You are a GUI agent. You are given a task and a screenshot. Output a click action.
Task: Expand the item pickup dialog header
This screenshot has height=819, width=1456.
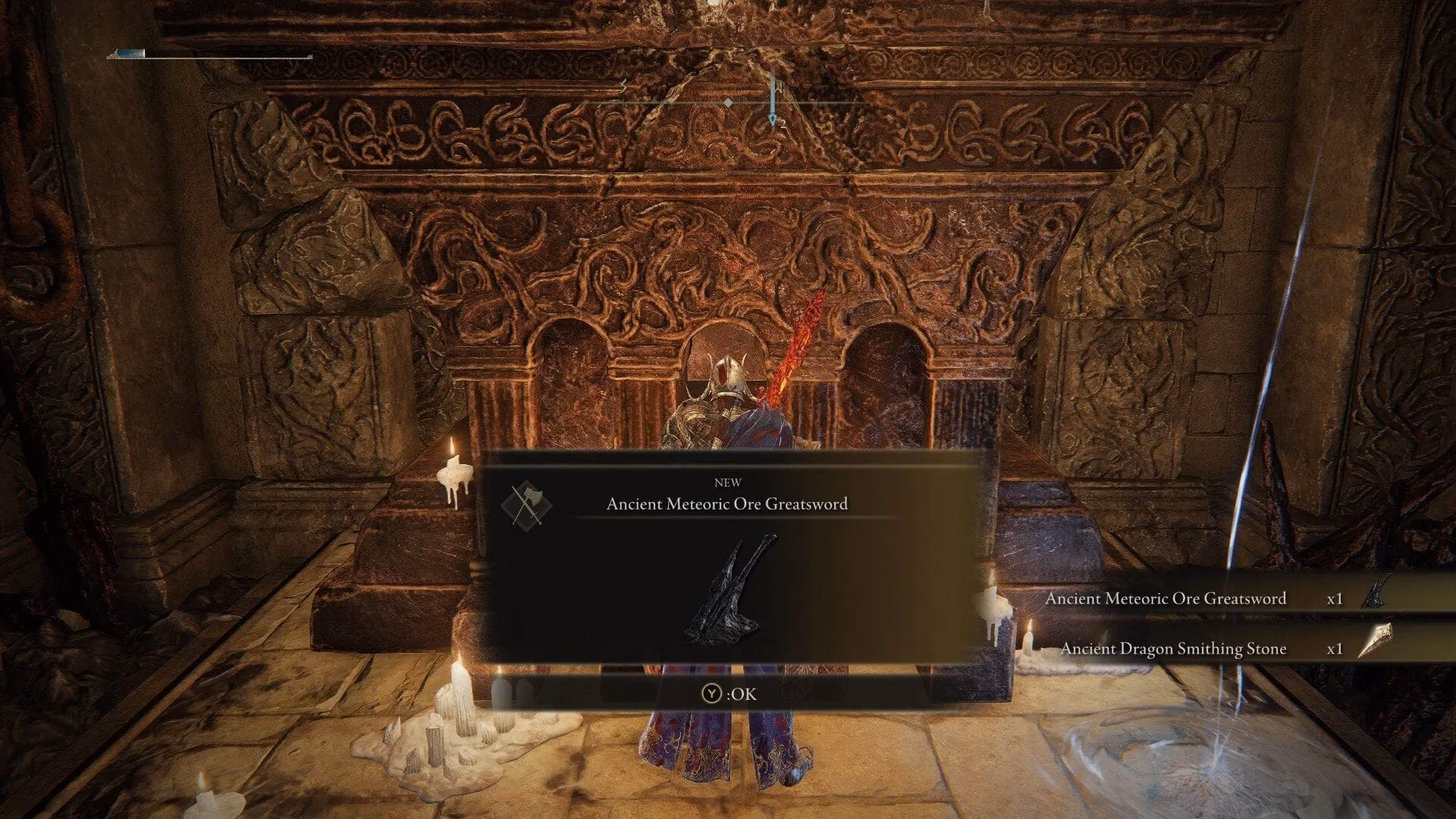pos(728,493)
